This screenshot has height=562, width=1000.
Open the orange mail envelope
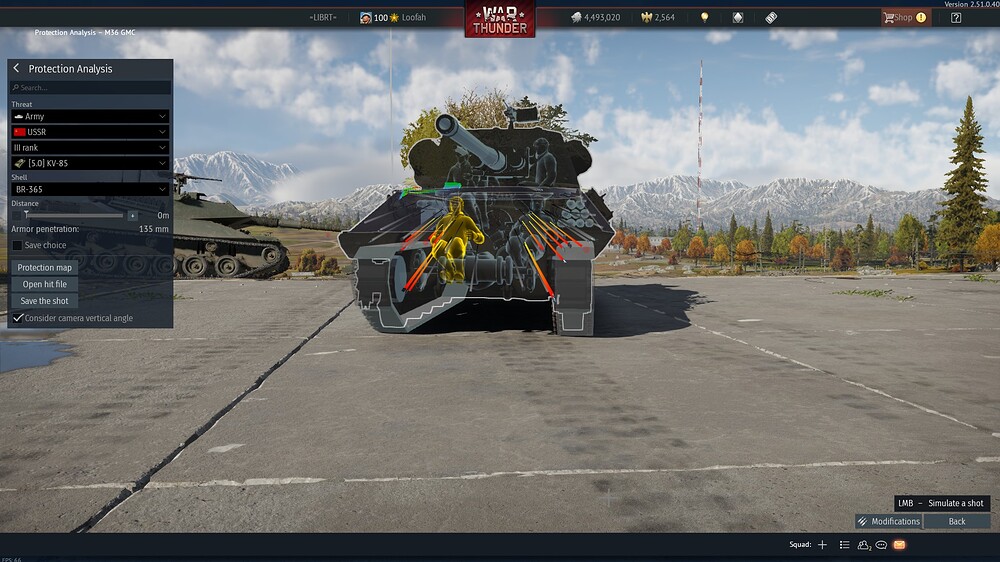coord(899,545)
